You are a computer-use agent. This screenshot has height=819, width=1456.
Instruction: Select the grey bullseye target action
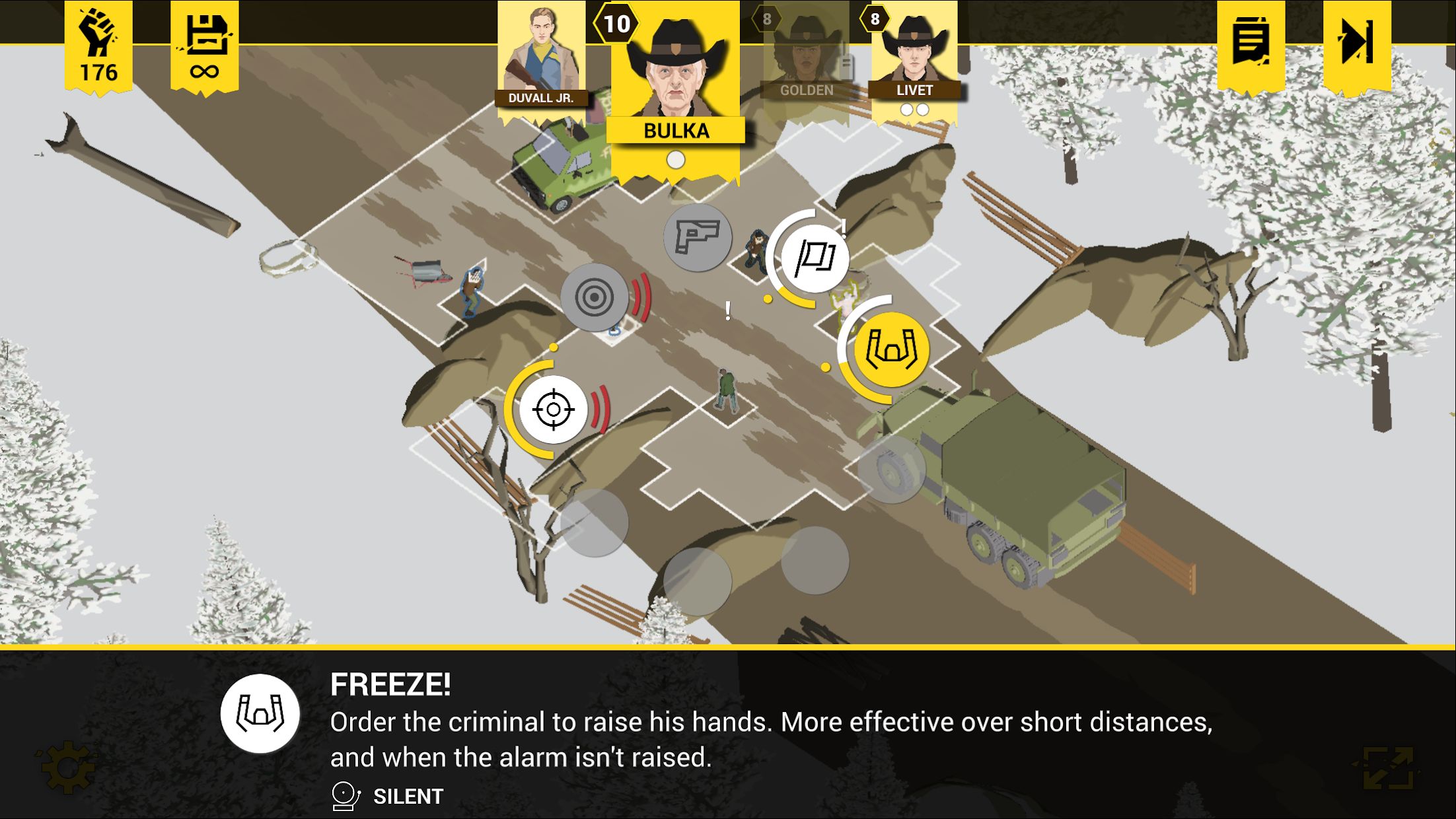pyautogui.click(x=594, y=297)
